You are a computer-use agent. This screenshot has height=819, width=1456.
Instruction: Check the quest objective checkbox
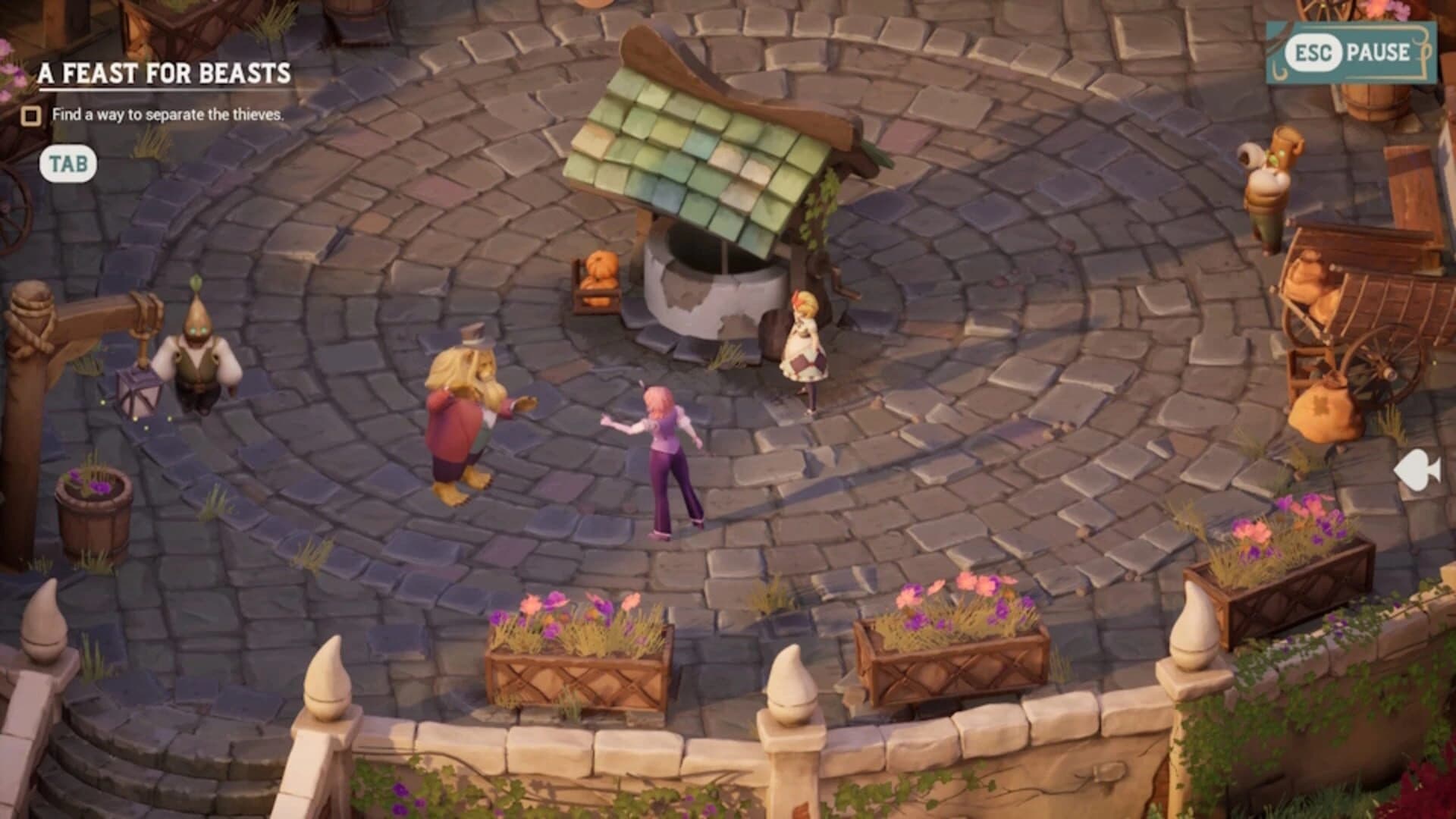click(30, 116)
